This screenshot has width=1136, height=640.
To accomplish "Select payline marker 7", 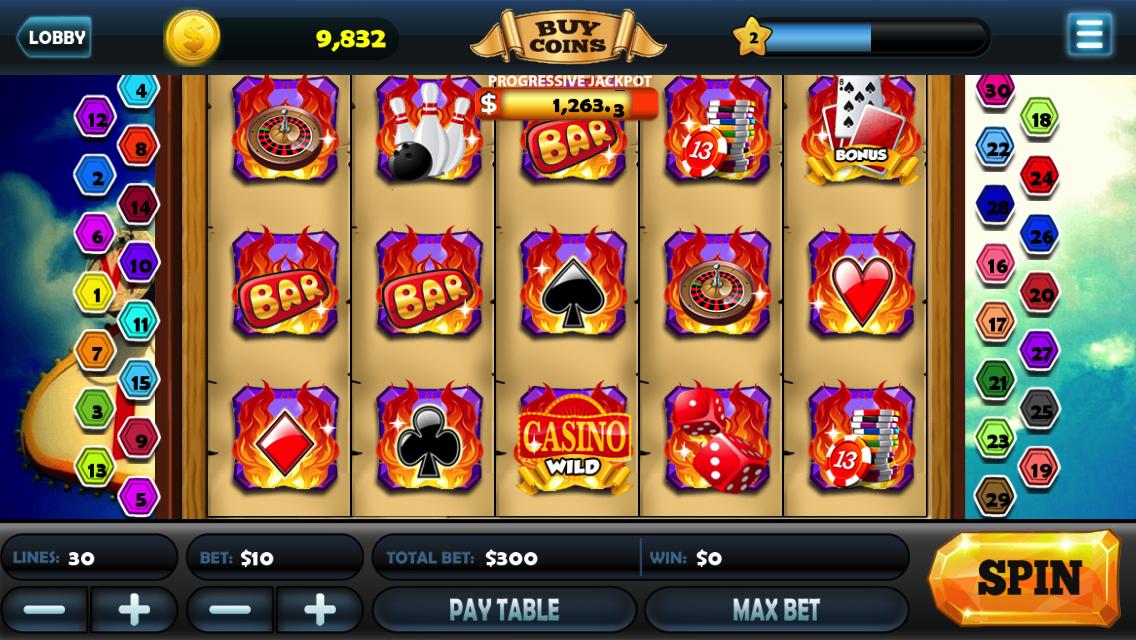I will [x=96, y=352].
